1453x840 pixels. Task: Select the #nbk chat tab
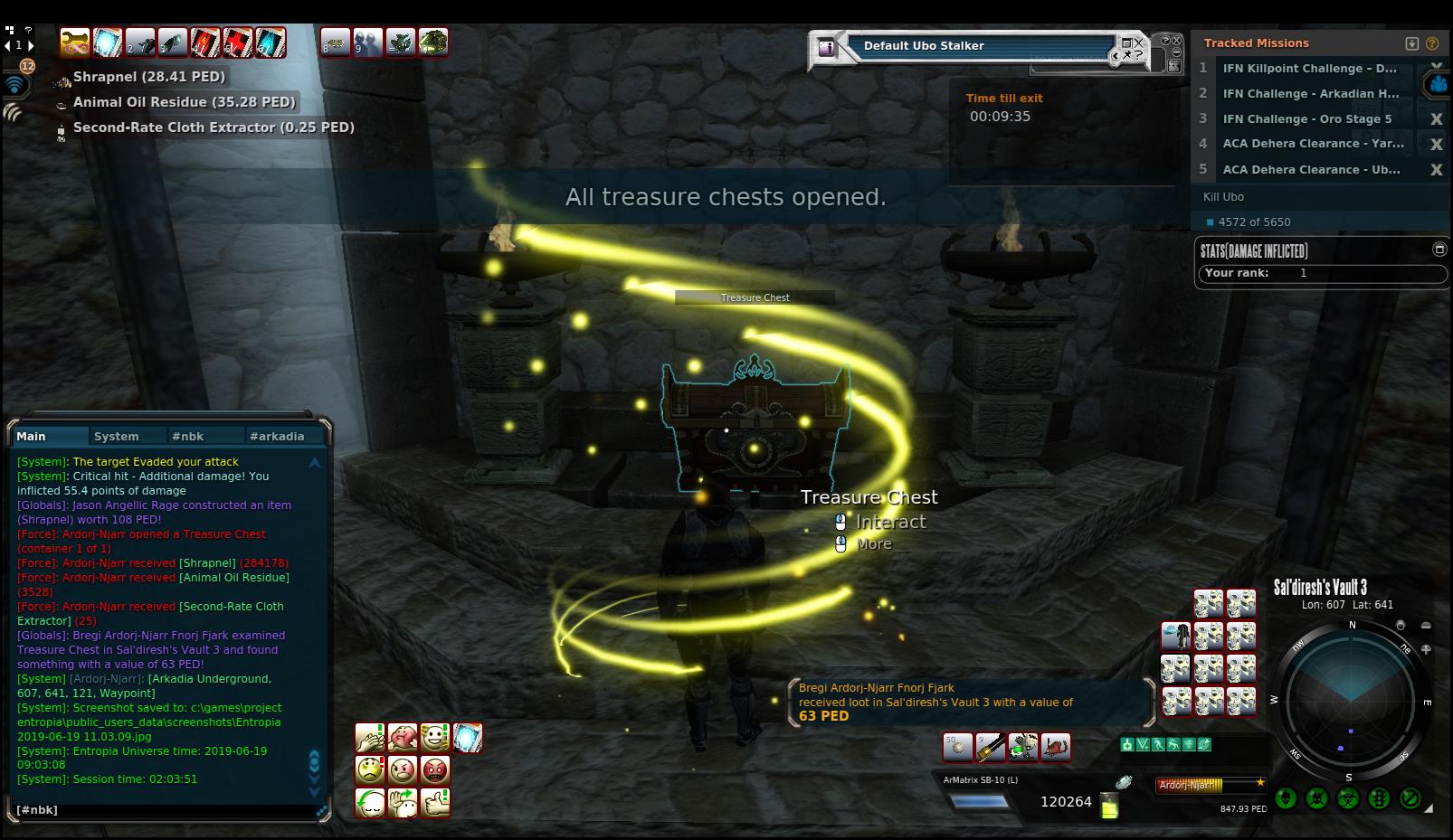187,436
